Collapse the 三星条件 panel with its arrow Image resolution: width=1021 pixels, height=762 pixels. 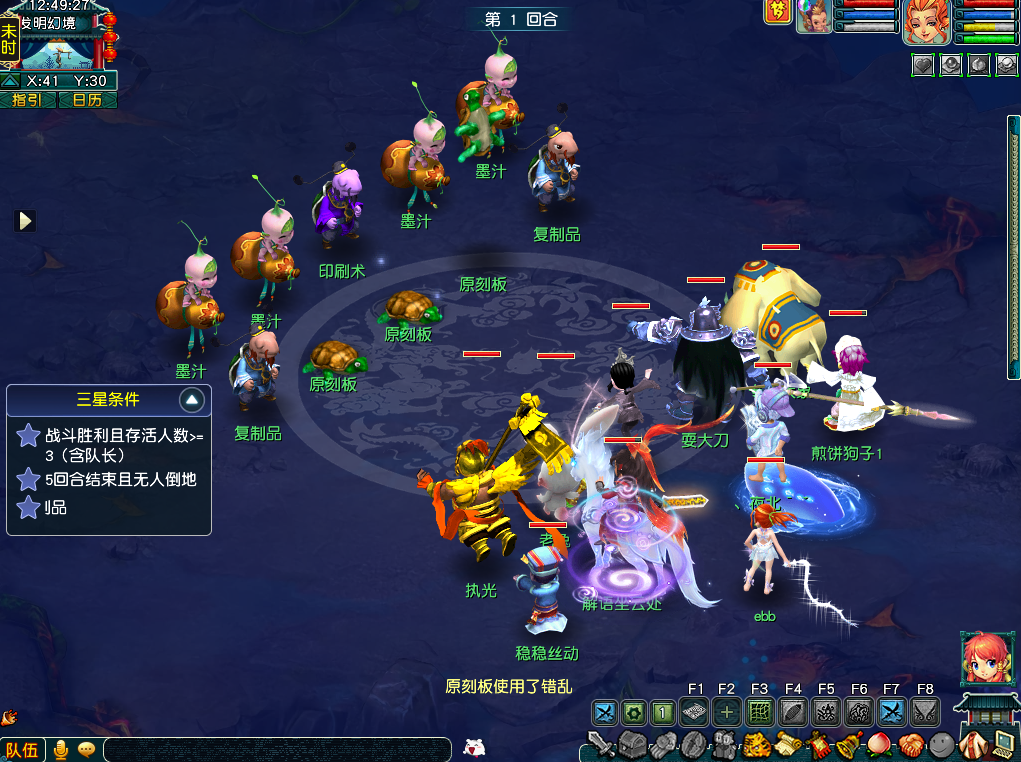(x=193, y=401)
